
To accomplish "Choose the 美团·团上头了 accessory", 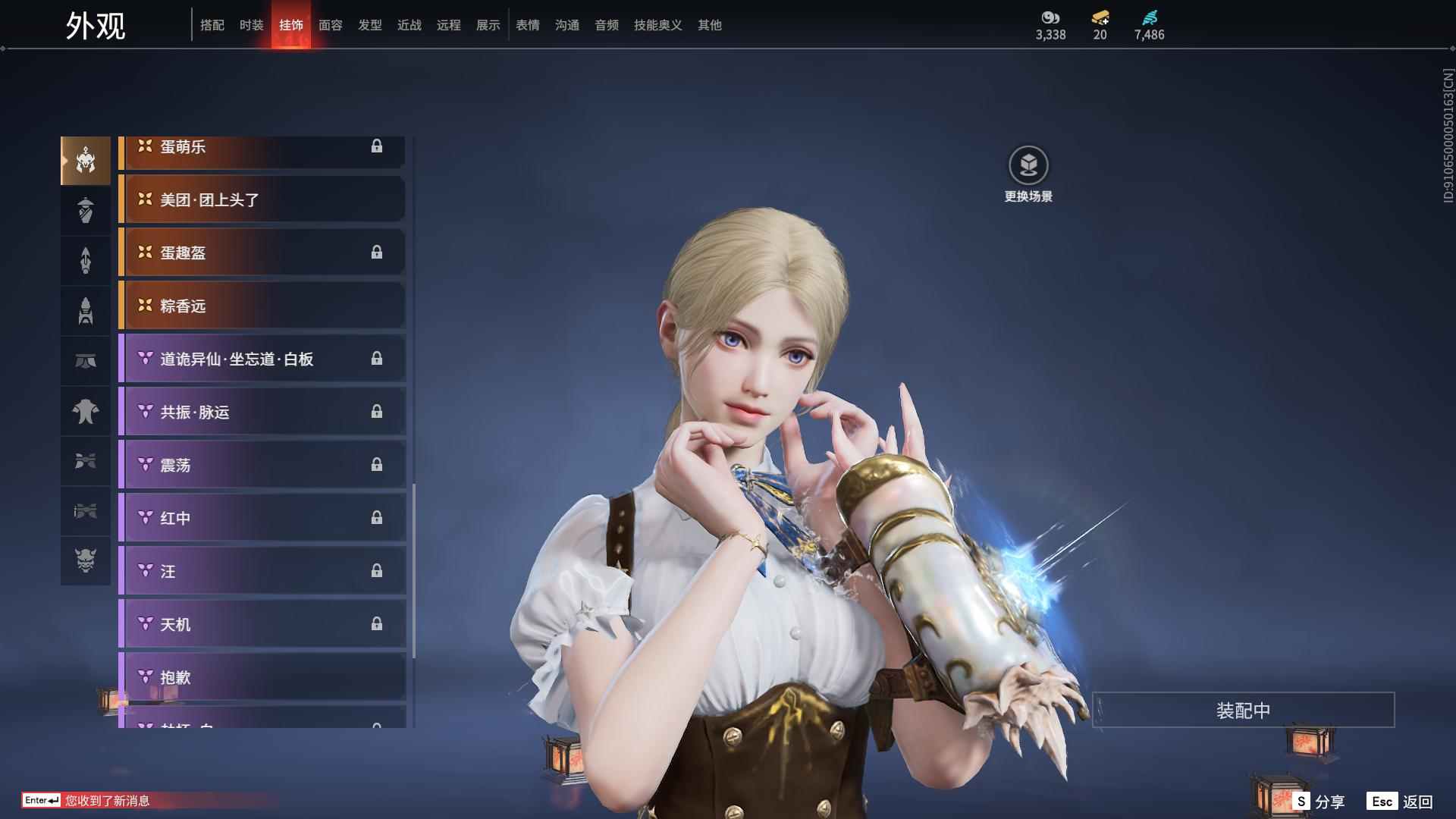I will [x=262, y=199].
